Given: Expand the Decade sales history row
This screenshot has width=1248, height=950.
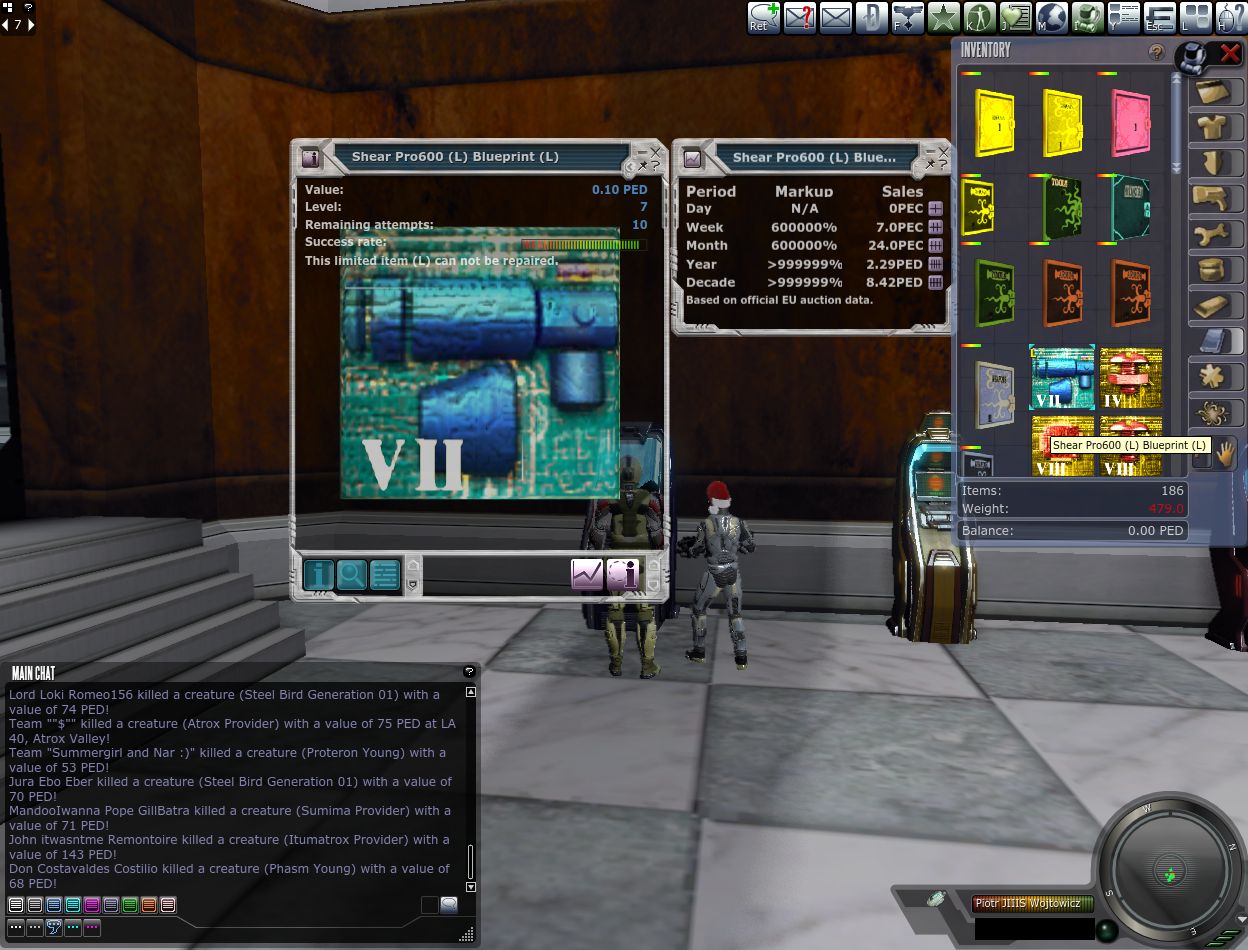Looking at the screenshot, I should 935,282.
